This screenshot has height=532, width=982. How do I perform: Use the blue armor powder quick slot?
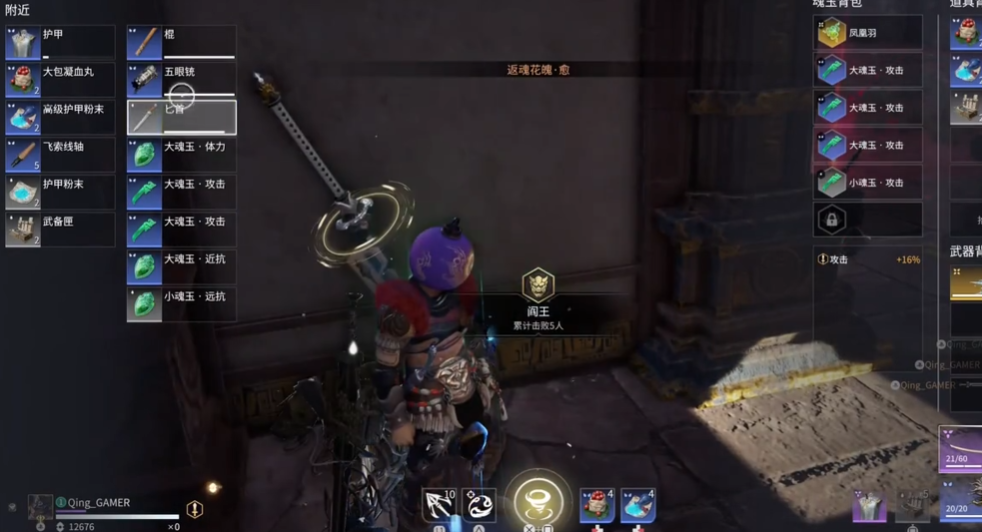(x=638, y=505)
